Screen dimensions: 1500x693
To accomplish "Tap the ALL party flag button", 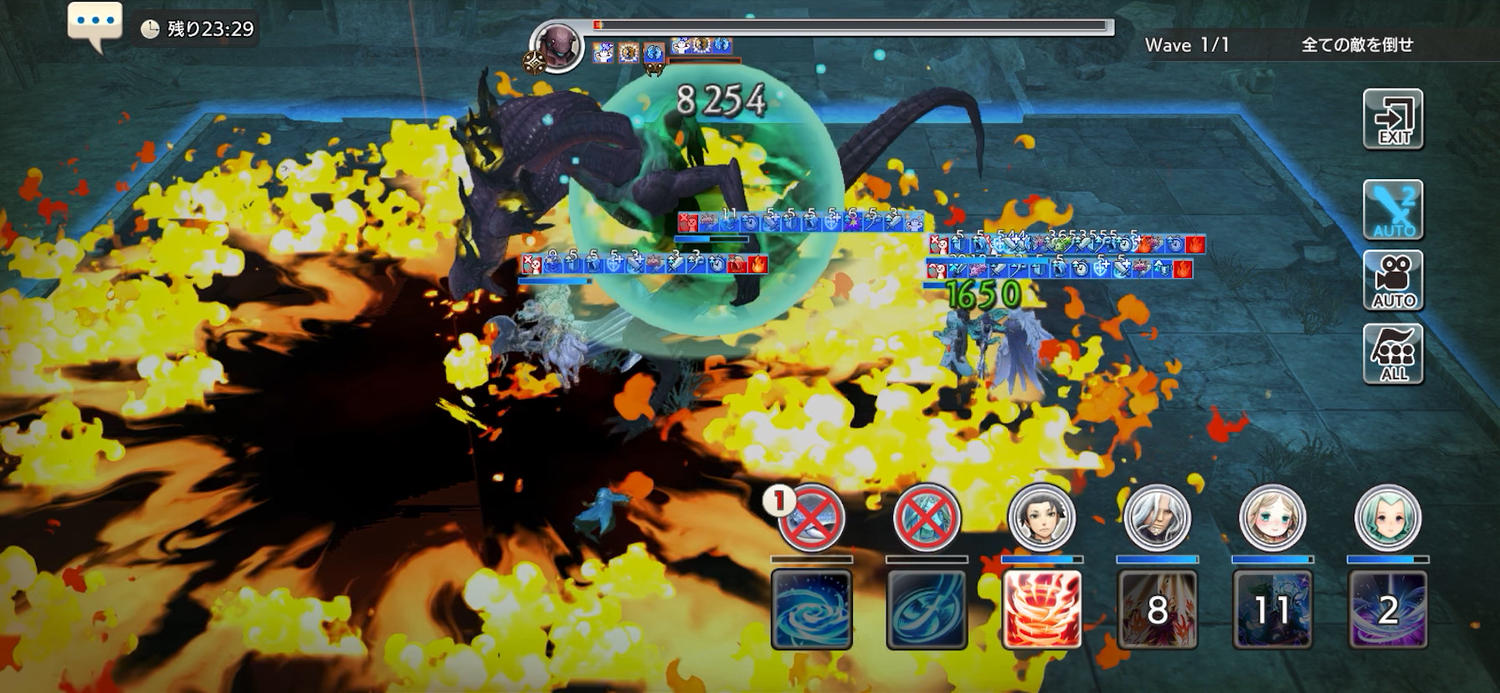I will pyautogui.click(x=1393, y=353).
